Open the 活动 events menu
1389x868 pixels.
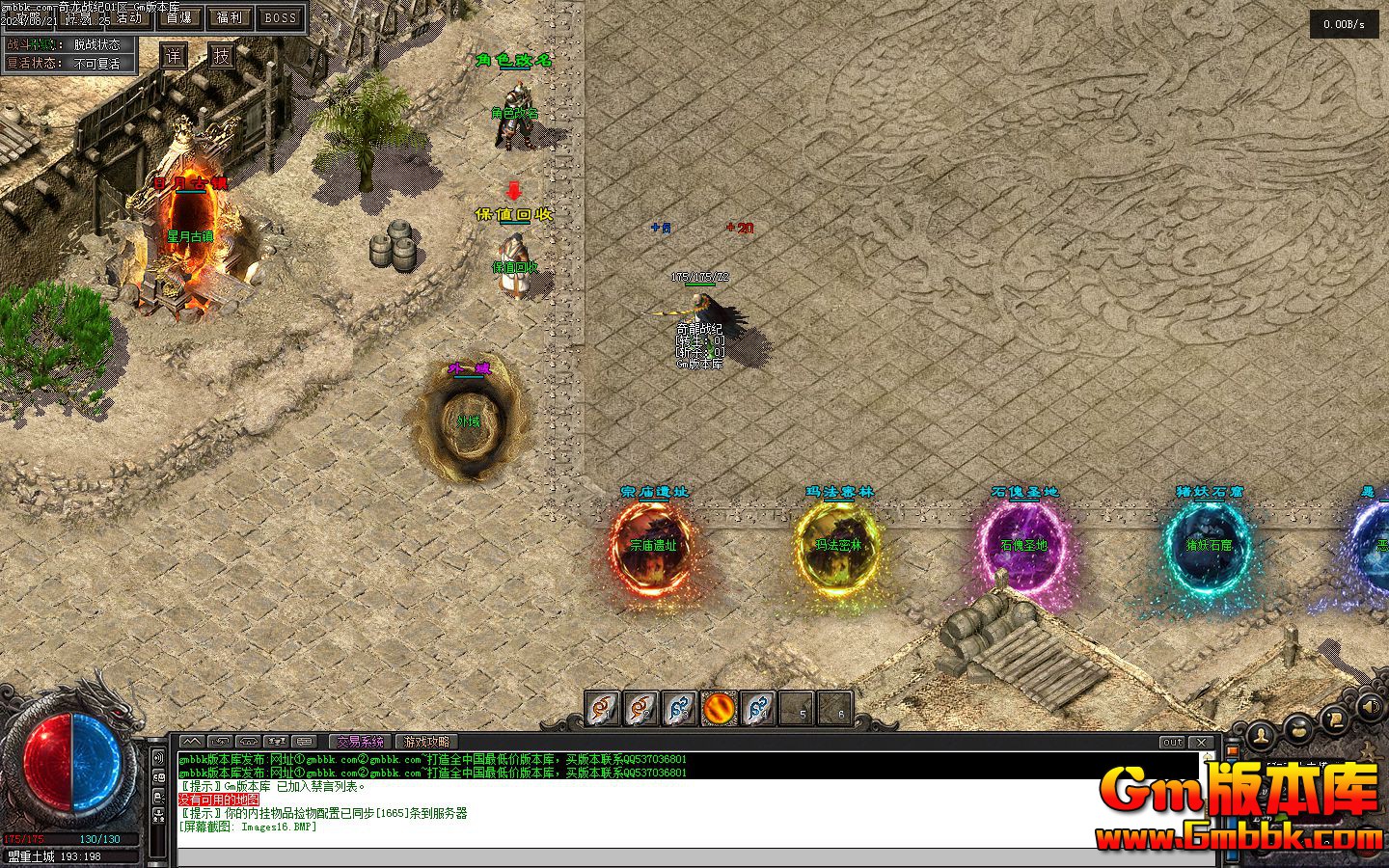[x=129, y=18]
